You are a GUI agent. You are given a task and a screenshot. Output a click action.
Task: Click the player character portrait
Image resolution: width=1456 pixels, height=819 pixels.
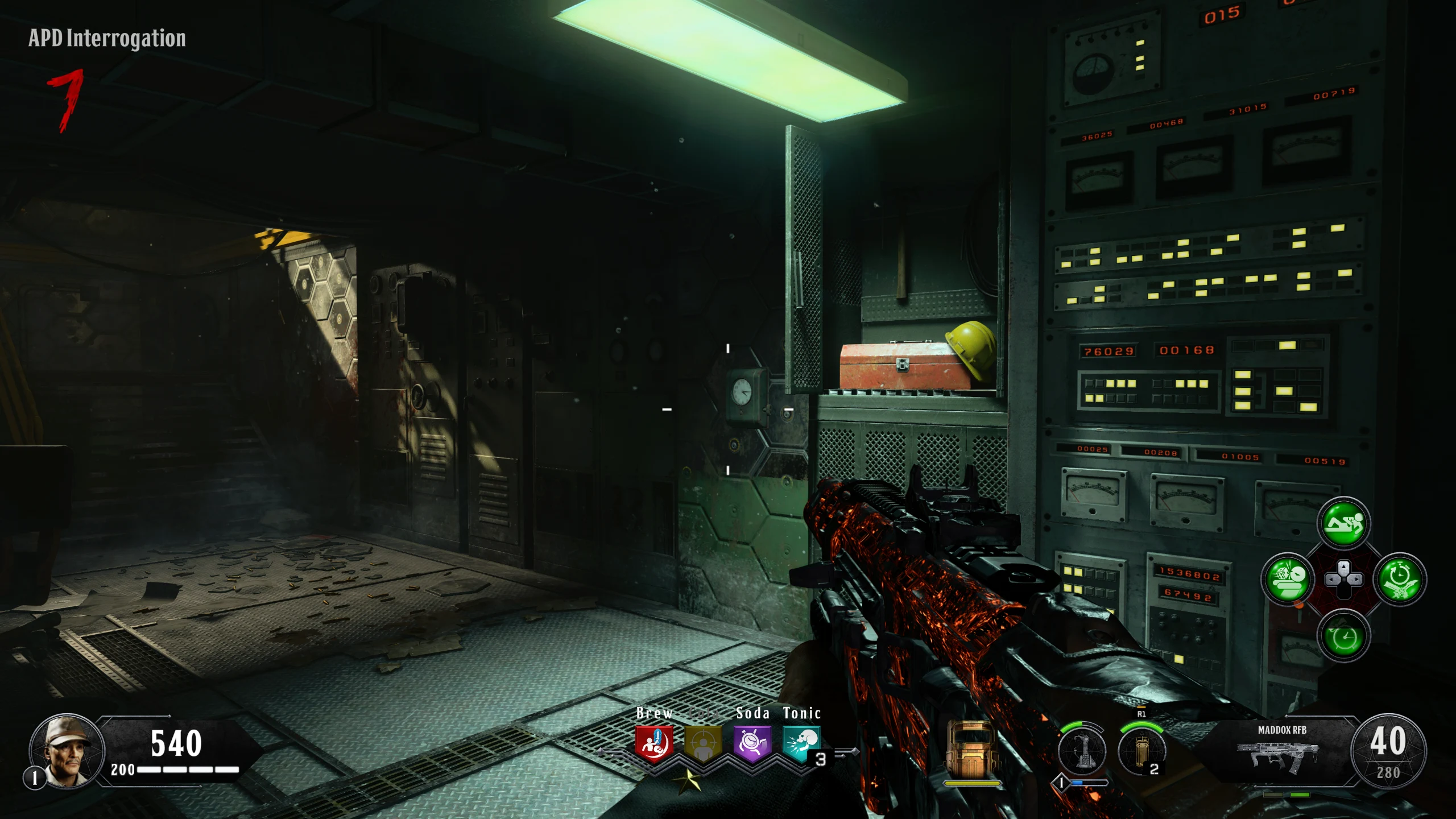click(x=67, y=751)
